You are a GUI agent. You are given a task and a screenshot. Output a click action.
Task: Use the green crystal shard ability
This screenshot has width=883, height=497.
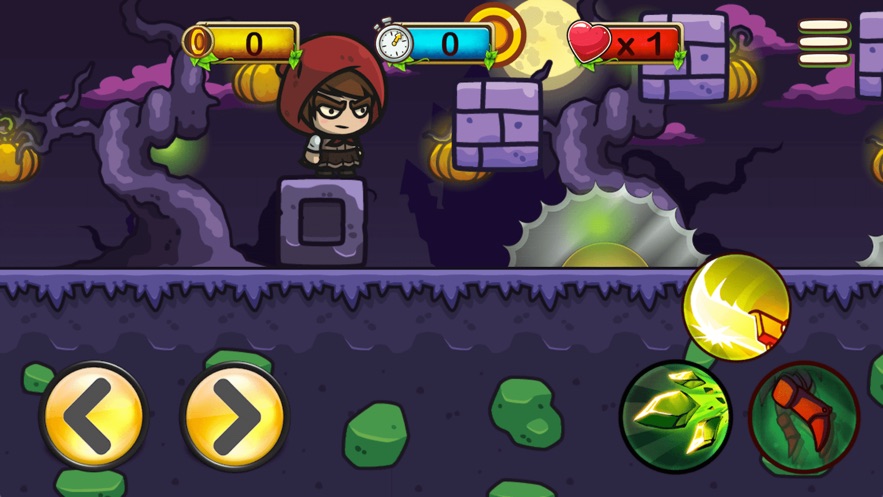(x=675, y=415)
